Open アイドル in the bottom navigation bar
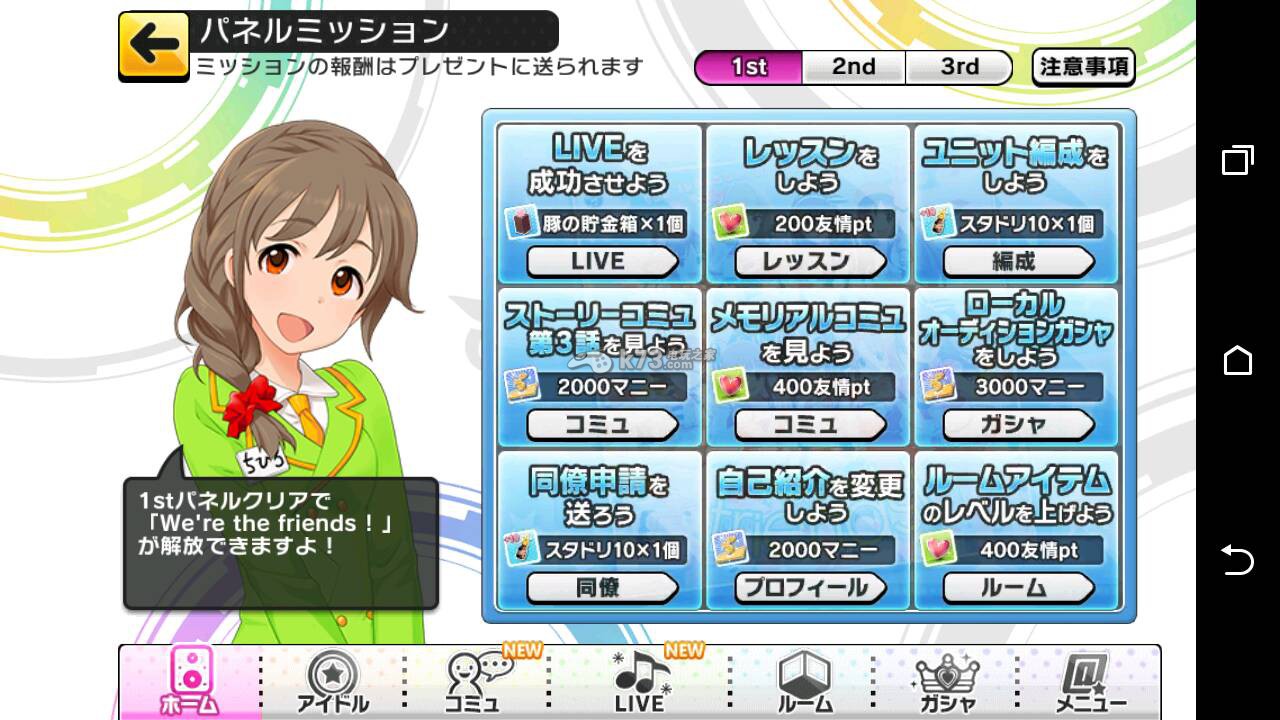The height and width of the screenshot is (720, 1280). tap(332, 682)
